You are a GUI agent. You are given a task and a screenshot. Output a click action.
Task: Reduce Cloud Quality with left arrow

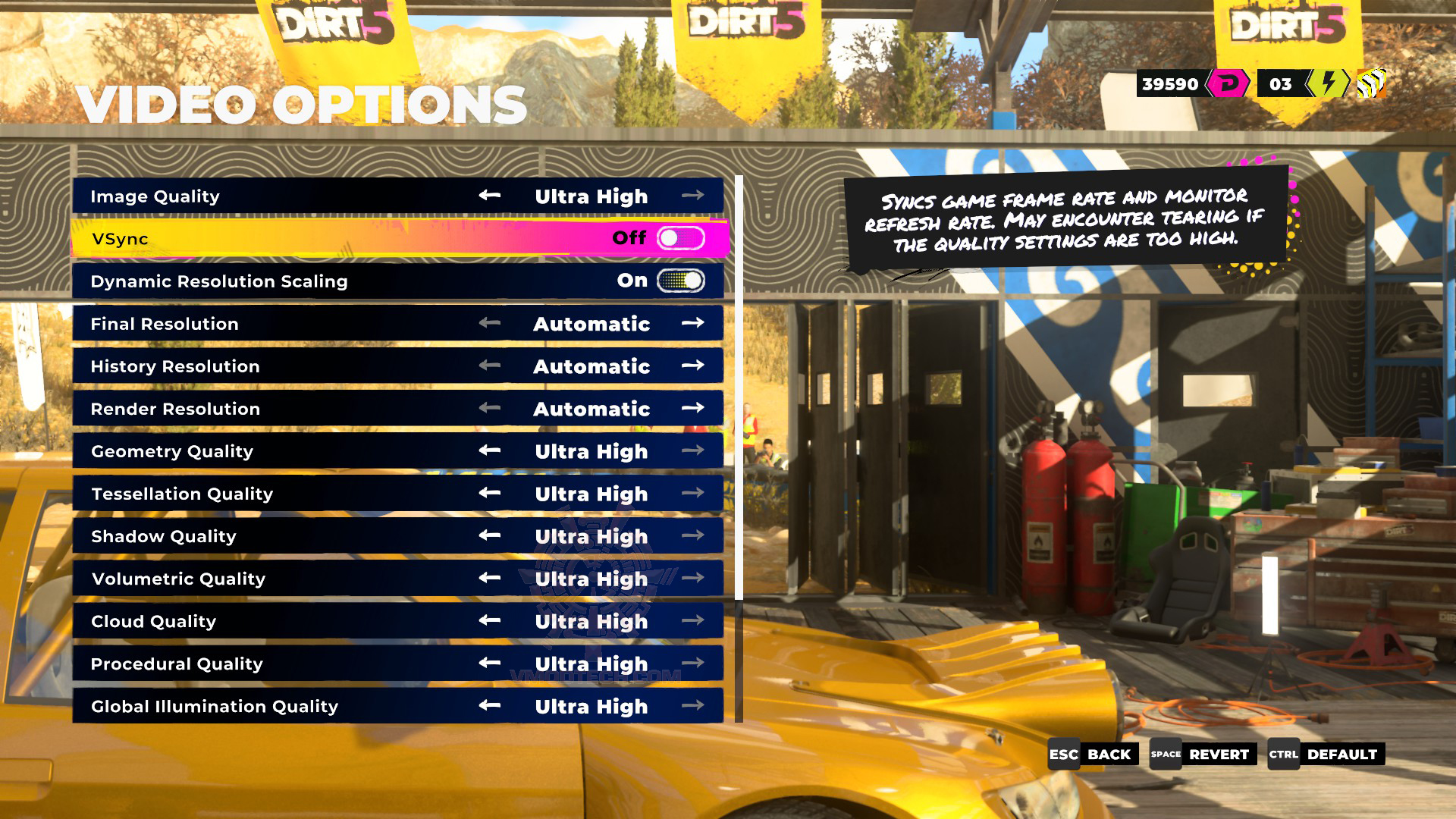click(490, 620)
